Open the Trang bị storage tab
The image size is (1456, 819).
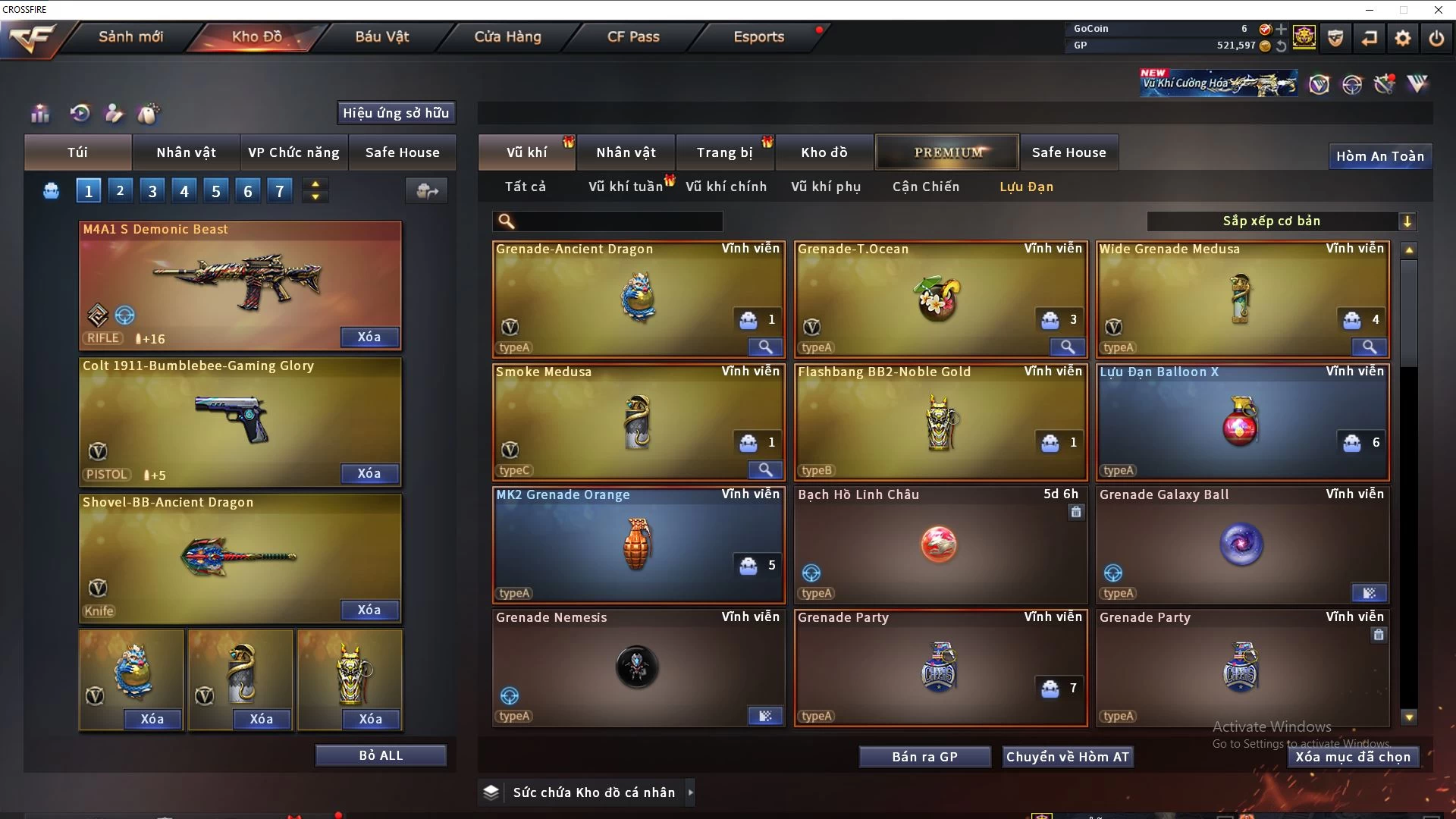724,152
